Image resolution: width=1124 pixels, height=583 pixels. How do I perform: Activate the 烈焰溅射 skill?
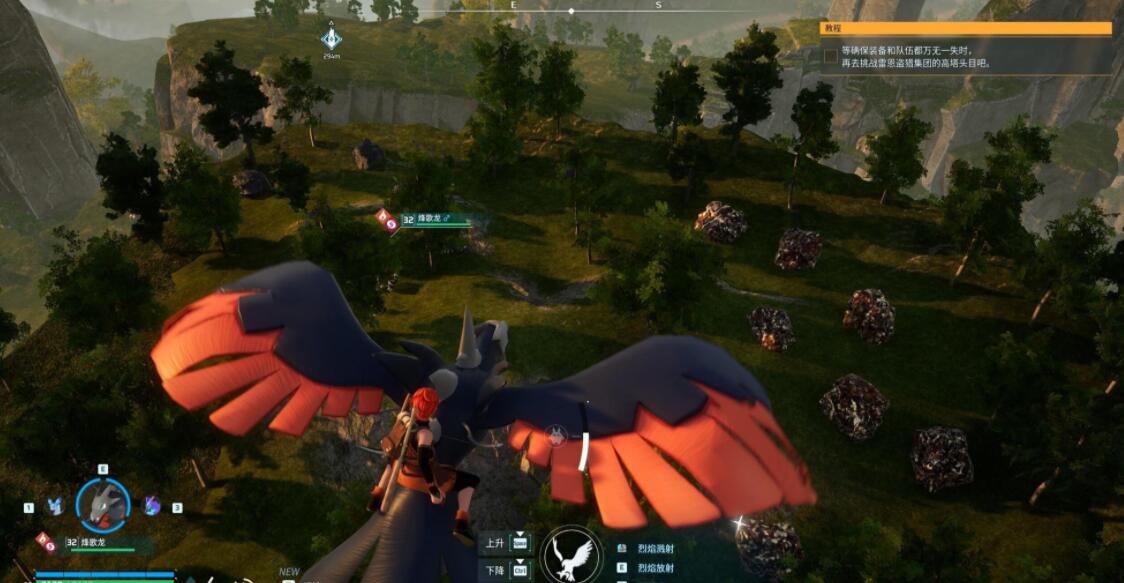pos(656,548)
